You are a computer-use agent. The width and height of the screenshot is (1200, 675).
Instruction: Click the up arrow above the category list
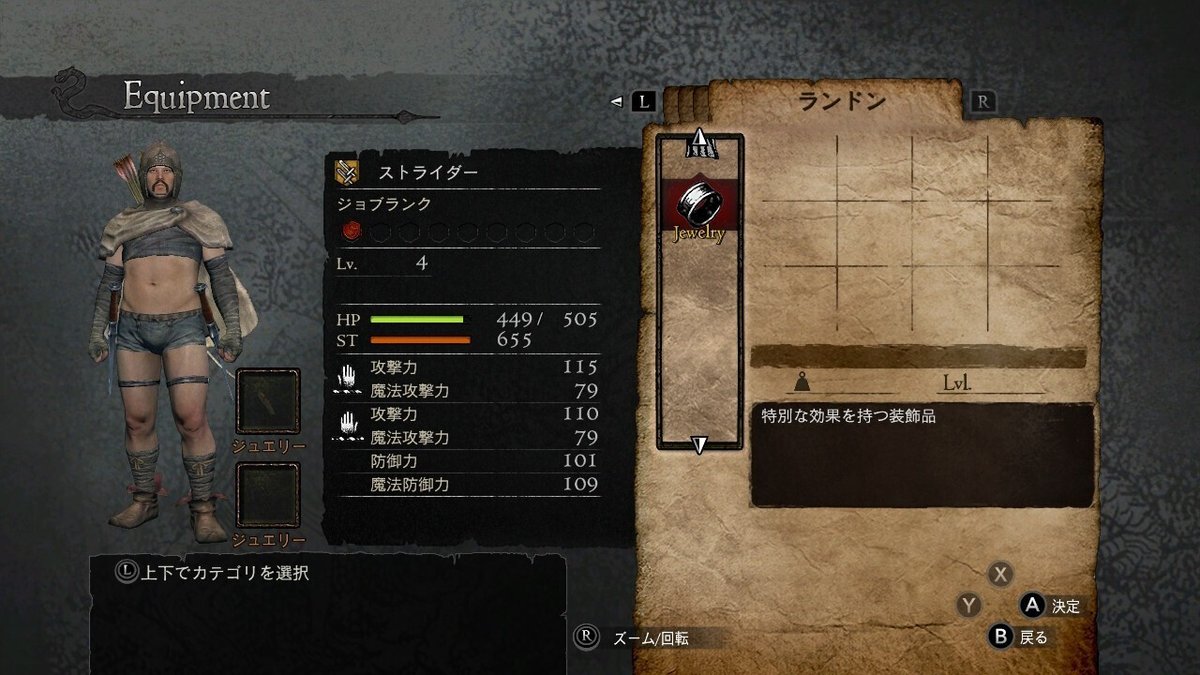click(x=699, y=143)
